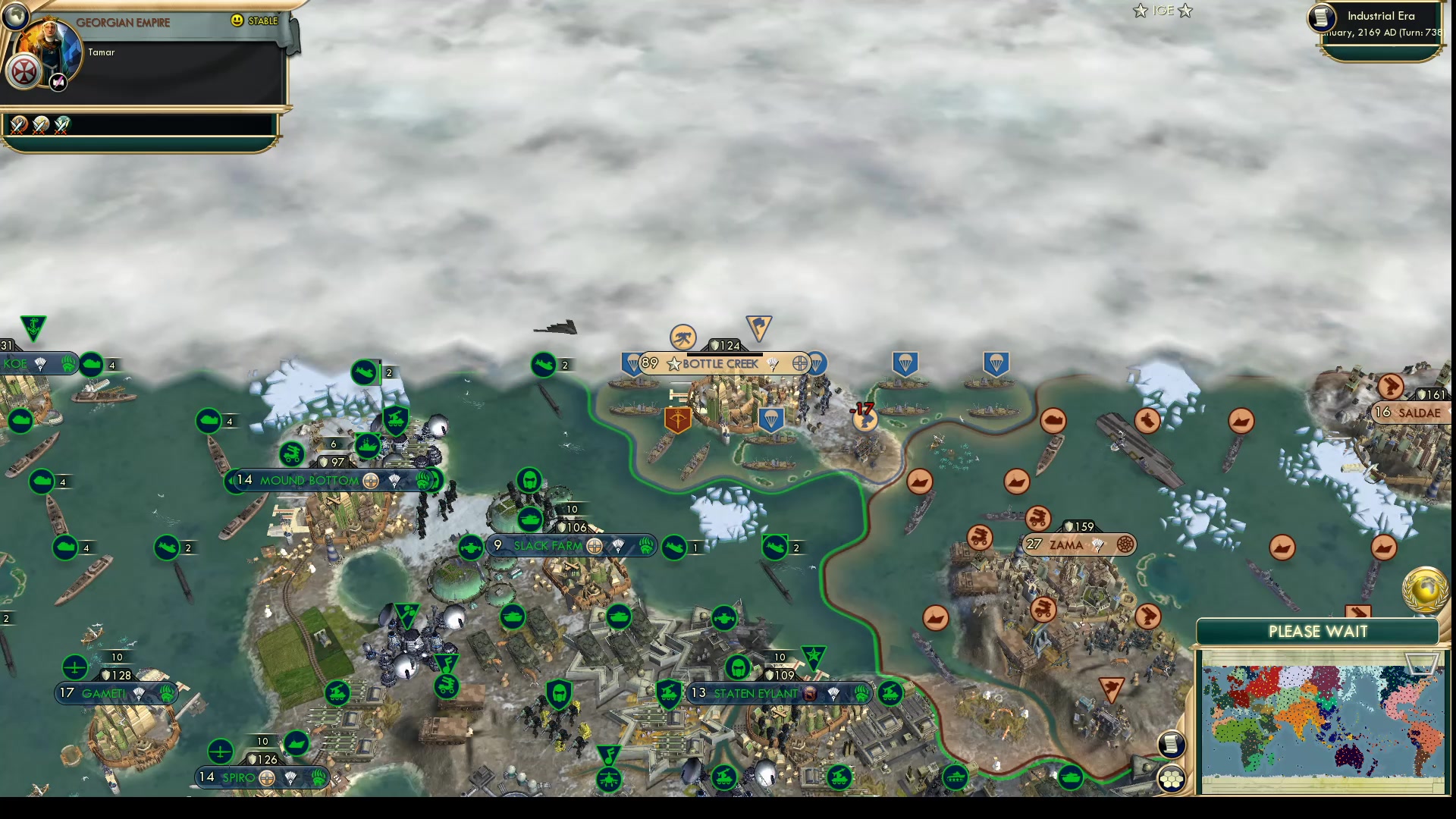This screenshot has width=1456, height=819.
Task: Toggle the star left of IGE
Action: (1139, 11)
